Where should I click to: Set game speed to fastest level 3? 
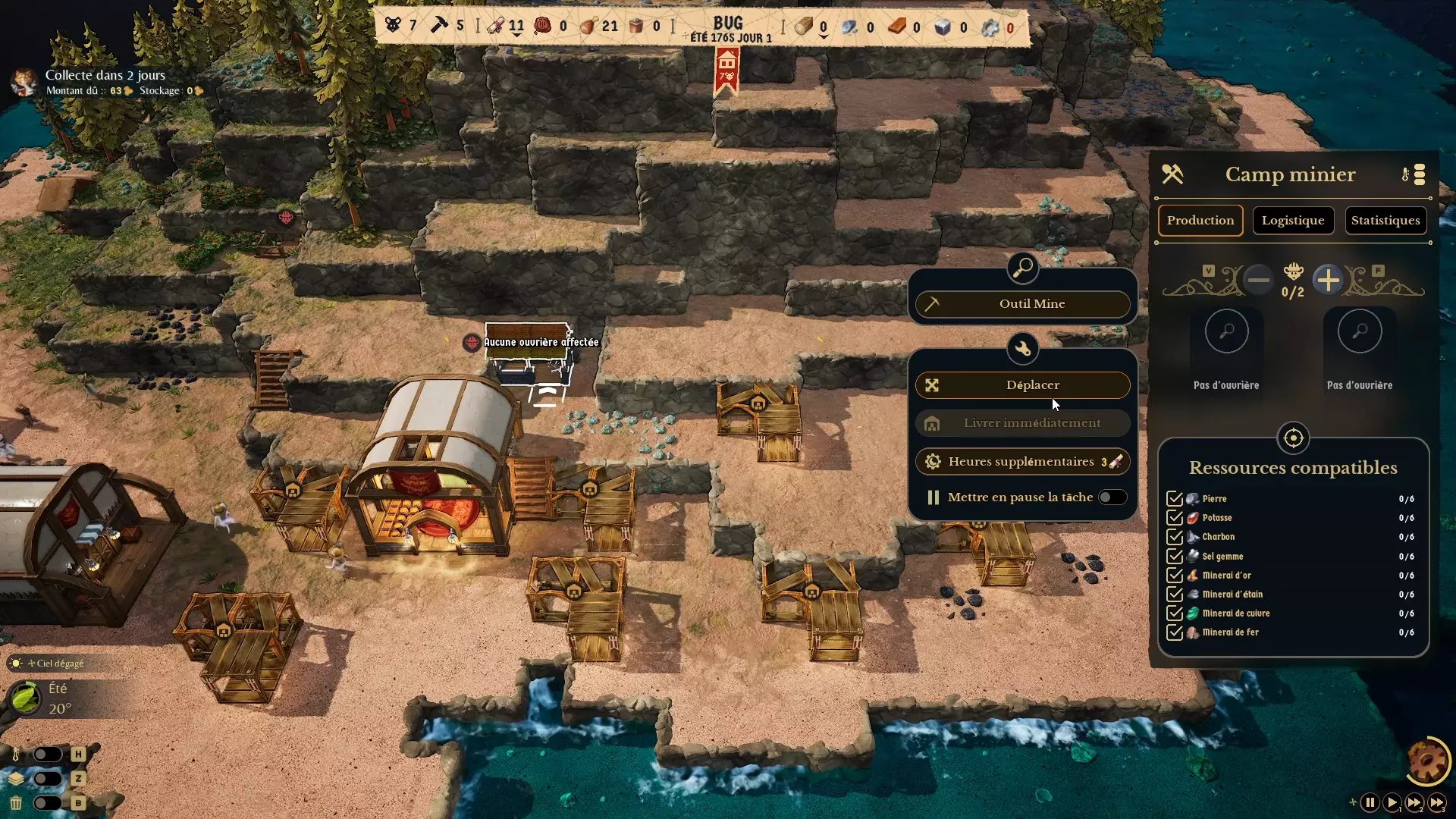point(1436,802)
